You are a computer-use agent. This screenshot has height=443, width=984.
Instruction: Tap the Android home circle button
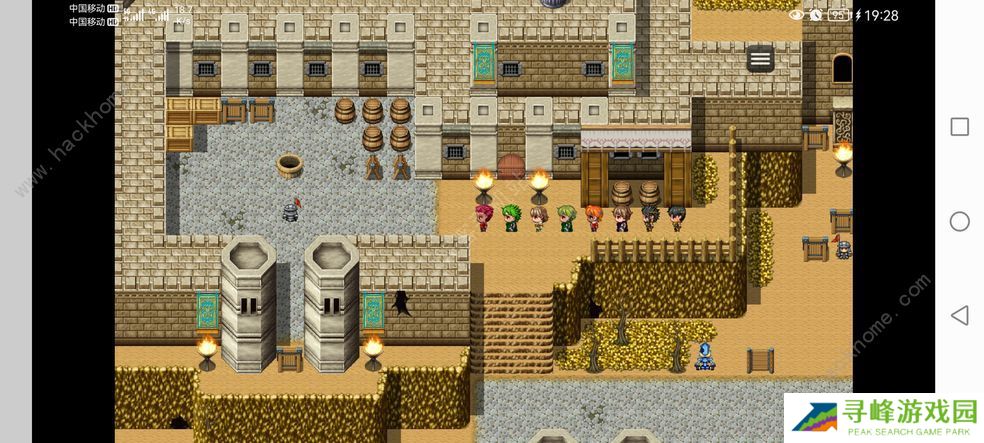959,221
